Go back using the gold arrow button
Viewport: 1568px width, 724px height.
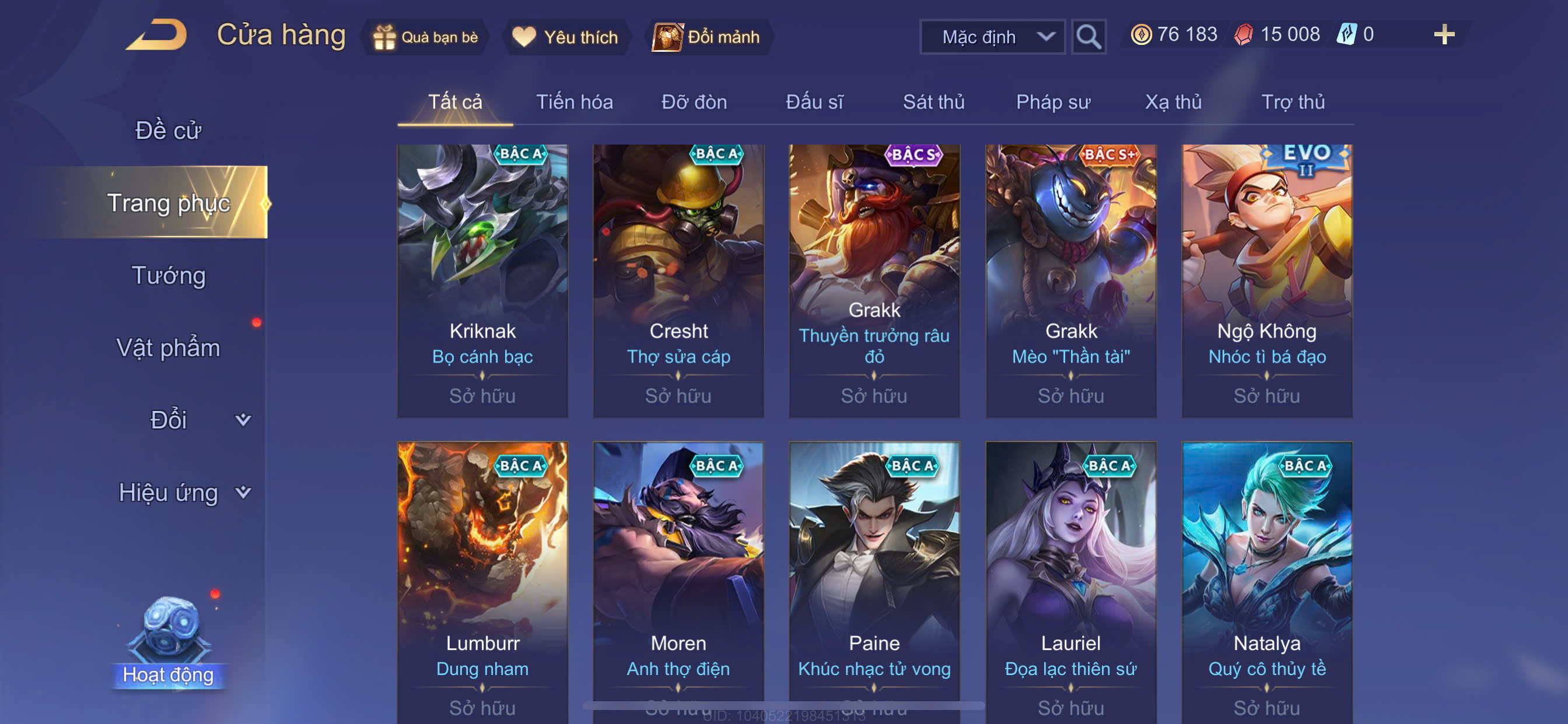[157, 34]
